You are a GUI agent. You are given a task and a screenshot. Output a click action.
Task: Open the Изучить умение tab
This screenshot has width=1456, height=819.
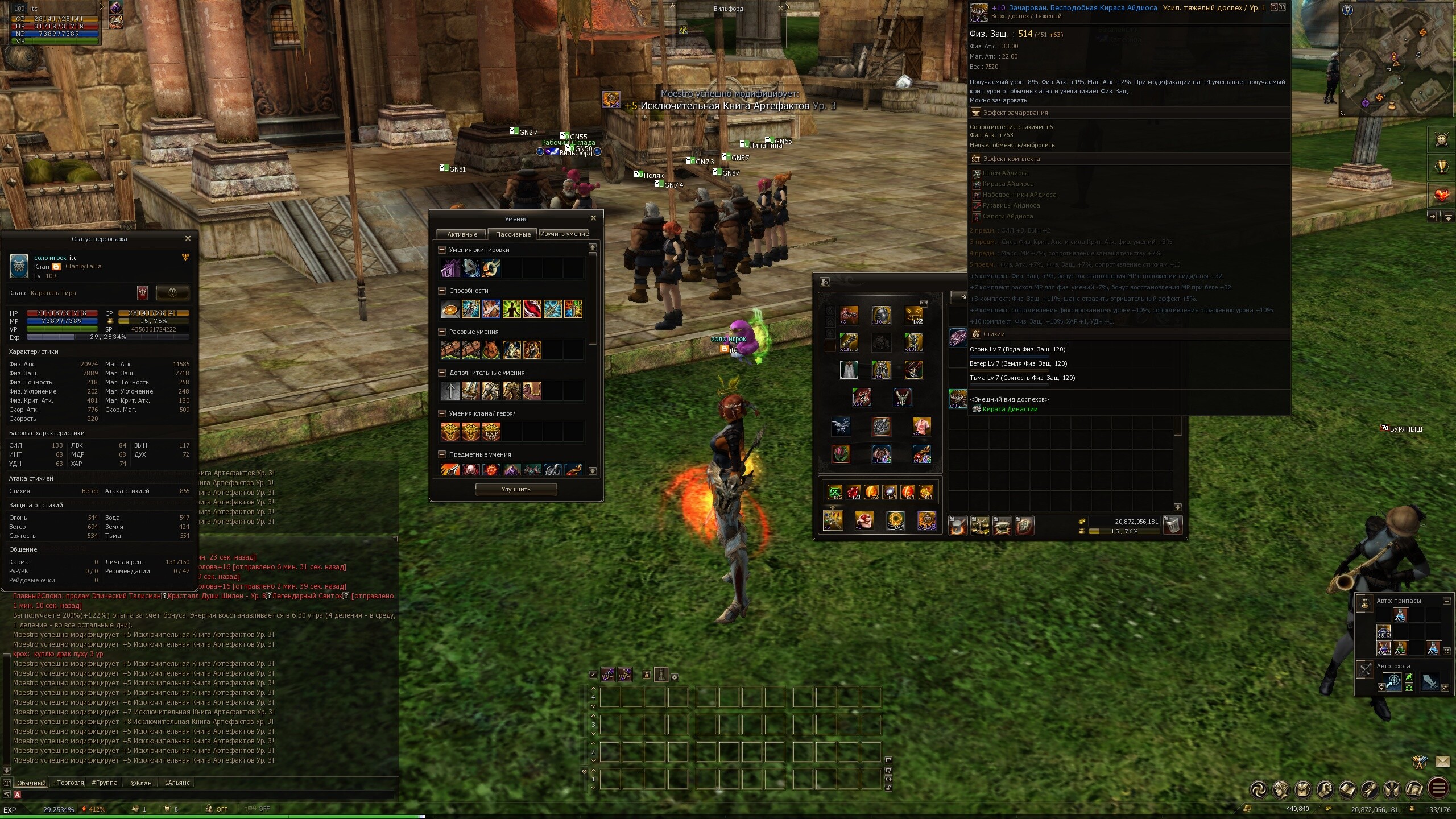point(564,234)
